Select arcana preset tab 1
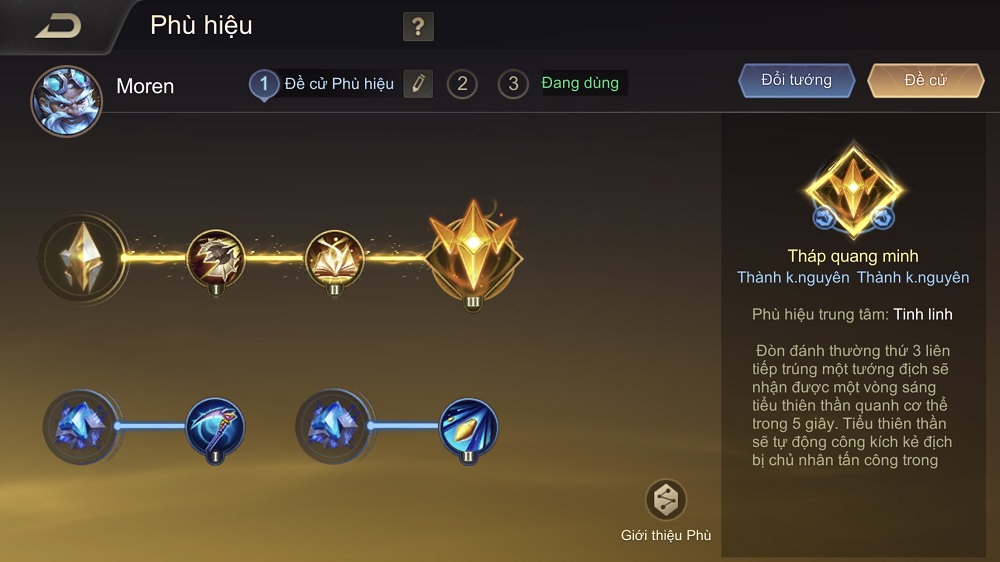Screen dimensions: 1000x562 click(x=264, y=84)
